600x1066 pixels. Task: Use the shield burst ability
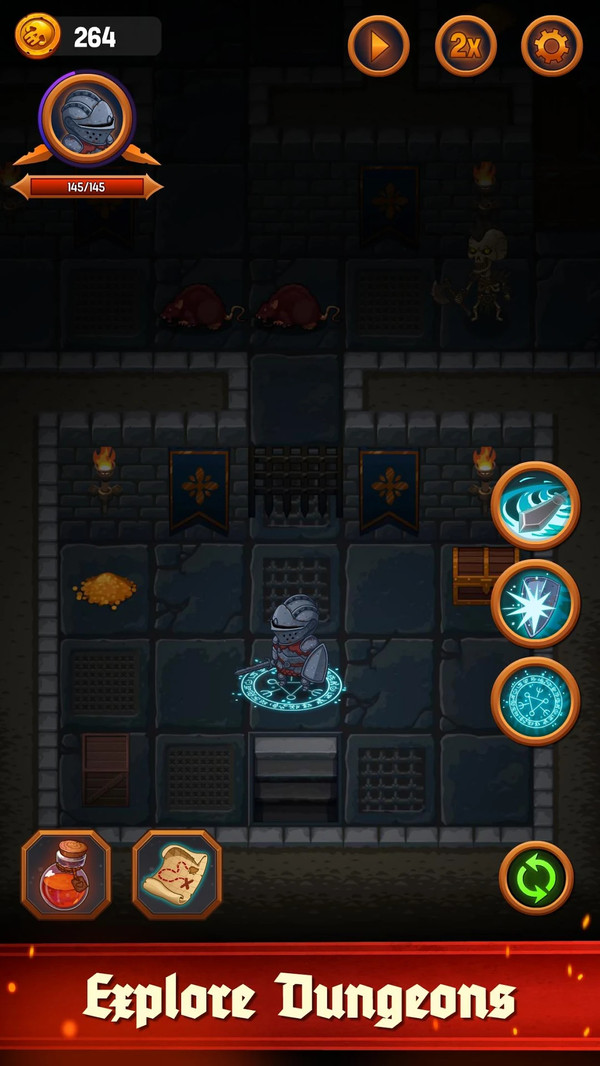tap(535, 603)
